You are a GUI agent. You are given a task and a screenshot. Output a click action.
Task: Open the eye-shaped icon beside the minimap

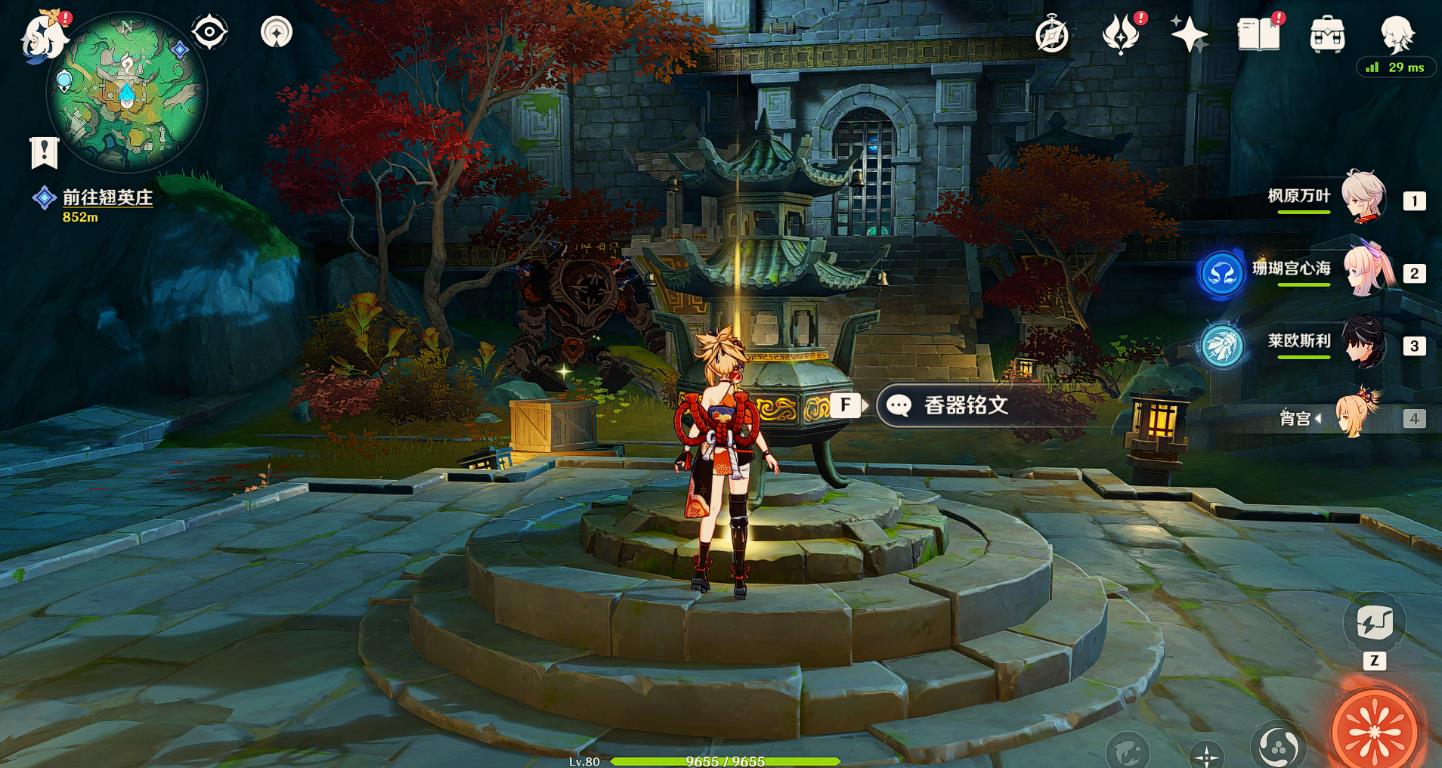tap(209, 33)
